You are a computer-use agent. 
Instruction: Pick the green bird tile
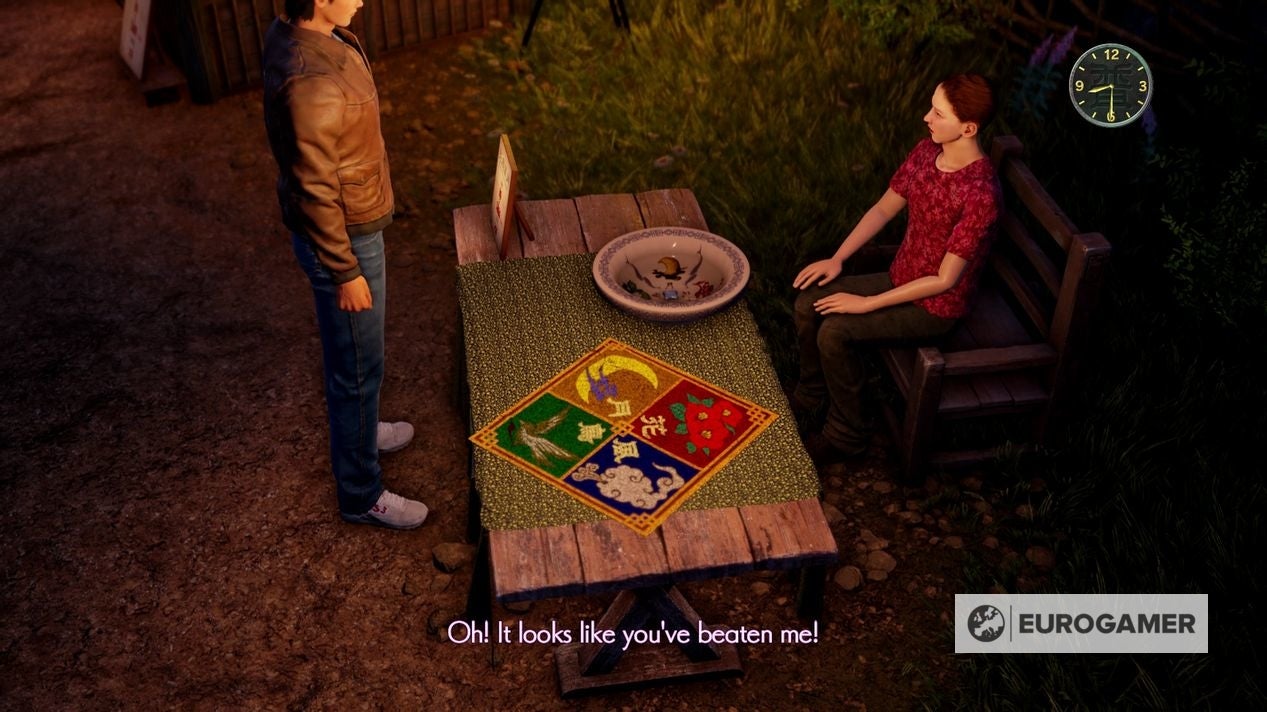coord(547,433)
